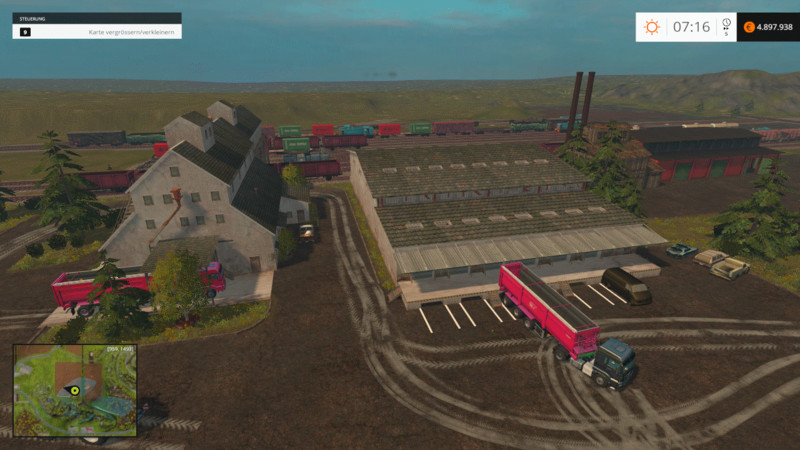800x450 pixels.
Task: Click the time-scale clock icon
Action: tap(726, 23)
